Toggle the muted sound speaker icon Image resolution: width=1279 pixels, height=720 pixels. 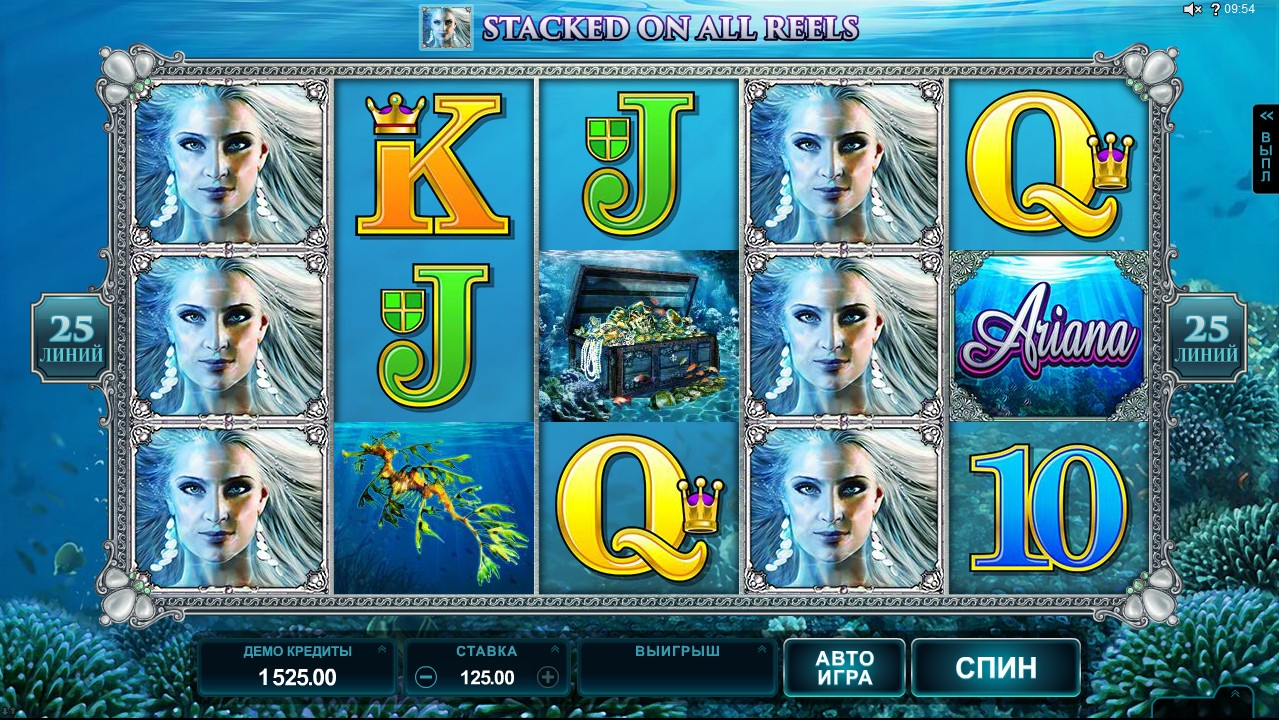click(x=1191, y=9)
